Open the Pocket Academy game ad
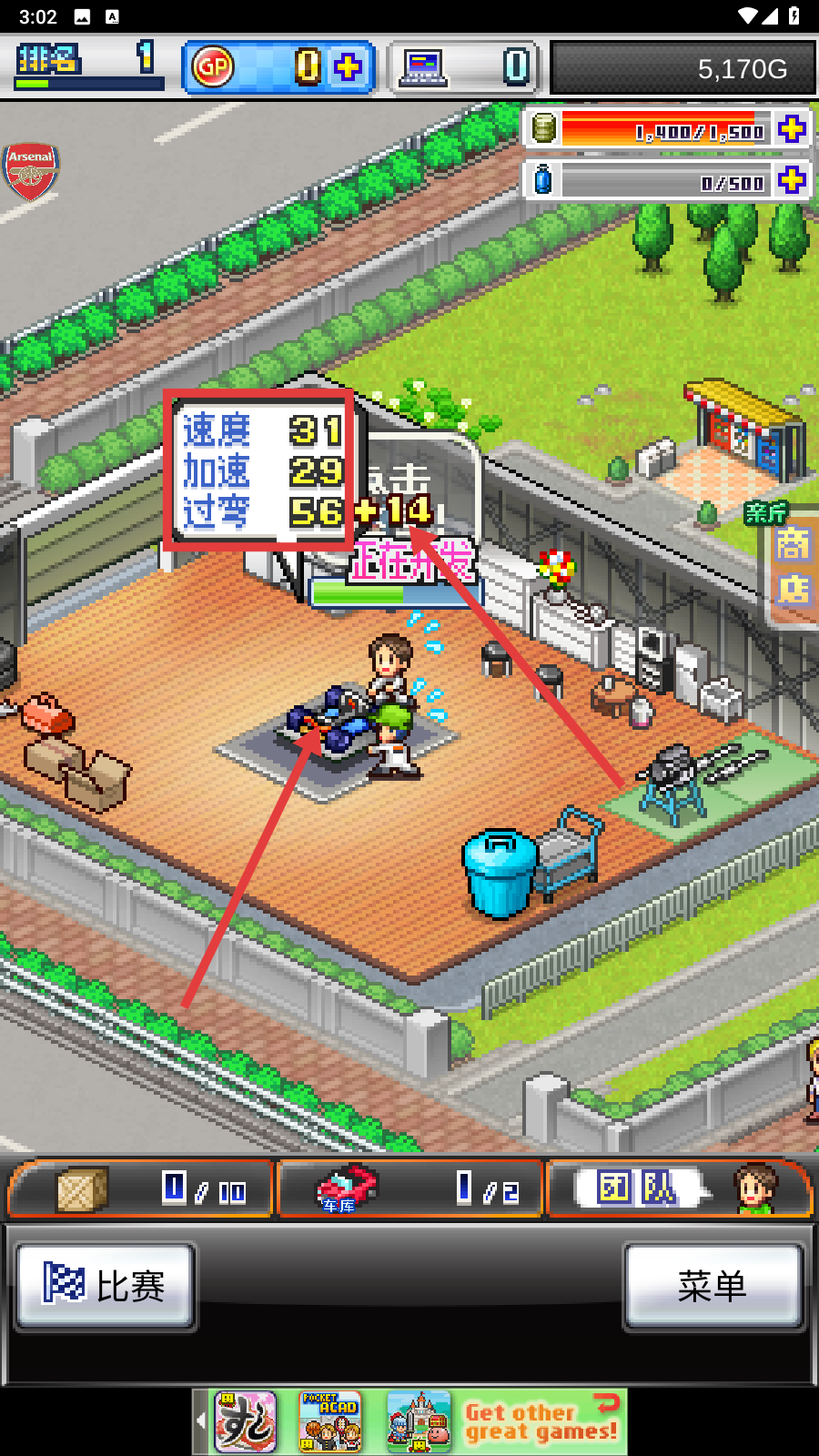Viewport: 819px width, 1456px height. [330, 1421]
